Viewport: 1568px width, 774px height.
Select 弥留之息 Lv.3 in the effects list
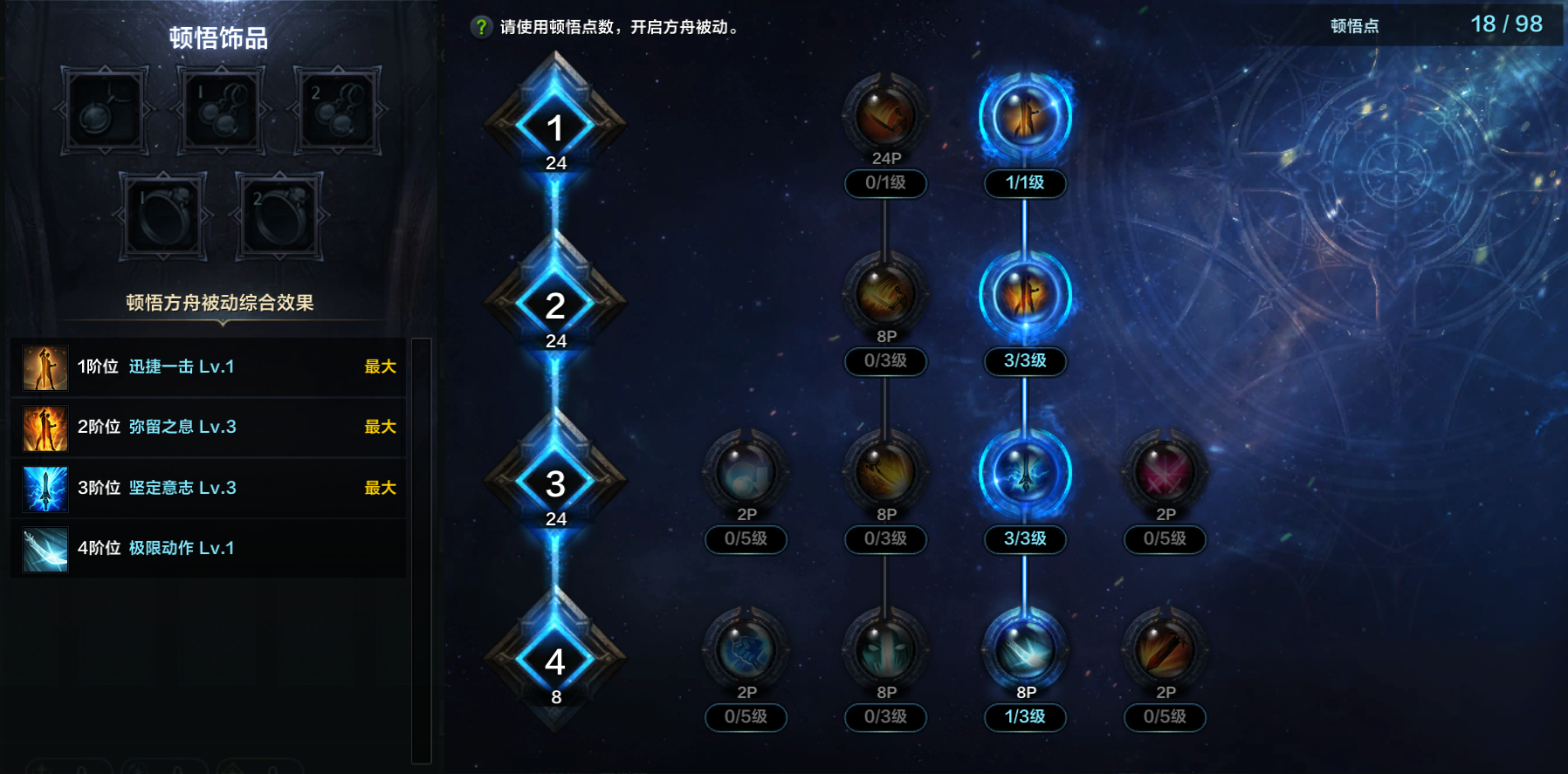coord(175,428)
